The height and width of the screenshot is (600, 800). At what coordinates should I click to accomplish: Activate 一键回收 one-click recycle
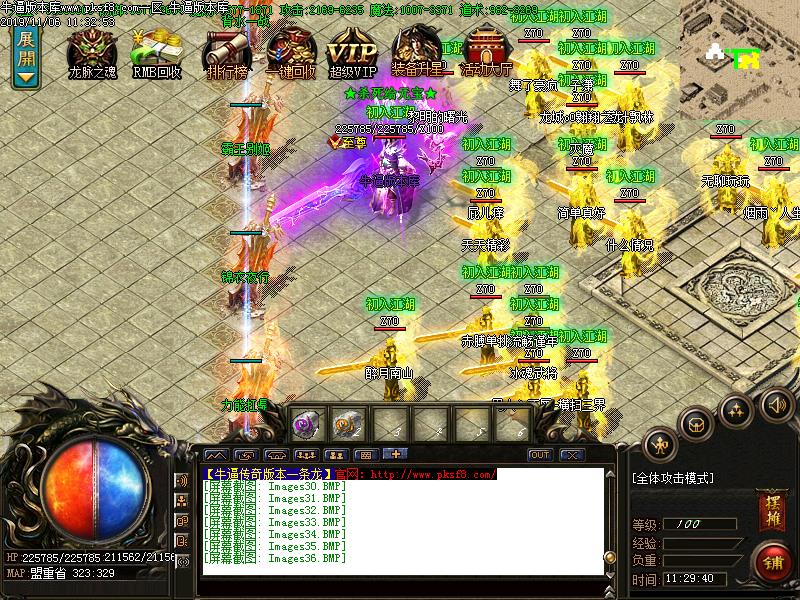pos(290,53)
